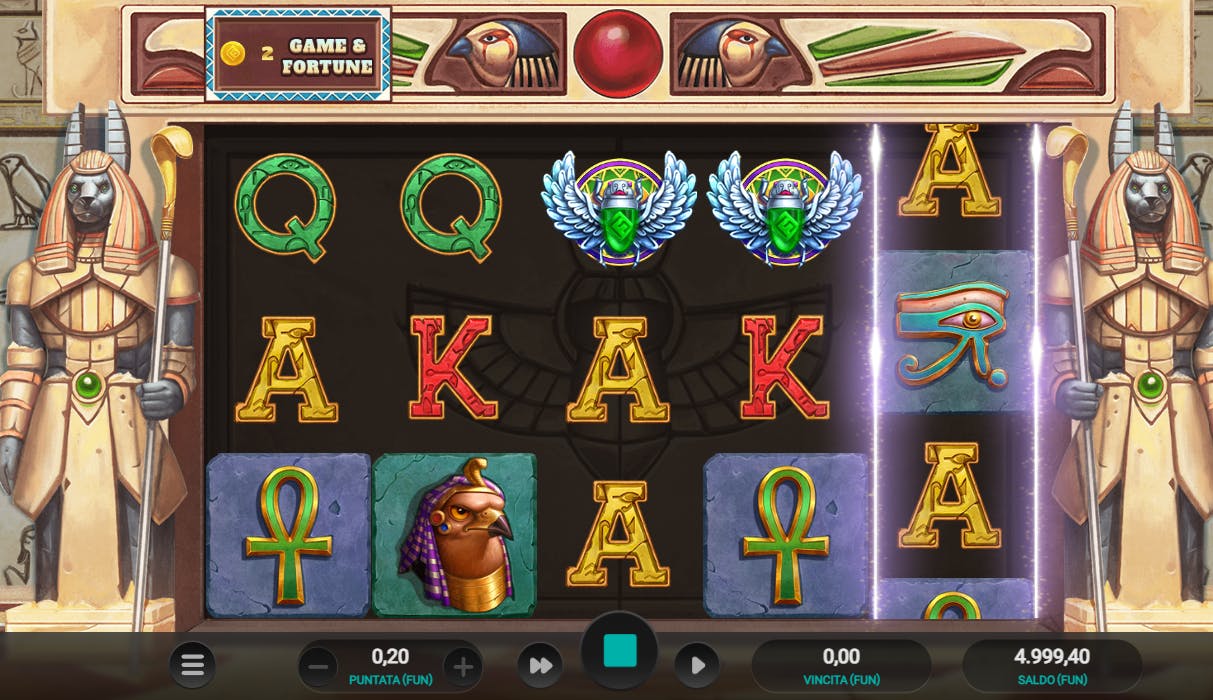Image resolution: width=1213 pixels, height=700 pixels.
Task: Open the Game & Fortune coin panel
Action: coord(298,54)
